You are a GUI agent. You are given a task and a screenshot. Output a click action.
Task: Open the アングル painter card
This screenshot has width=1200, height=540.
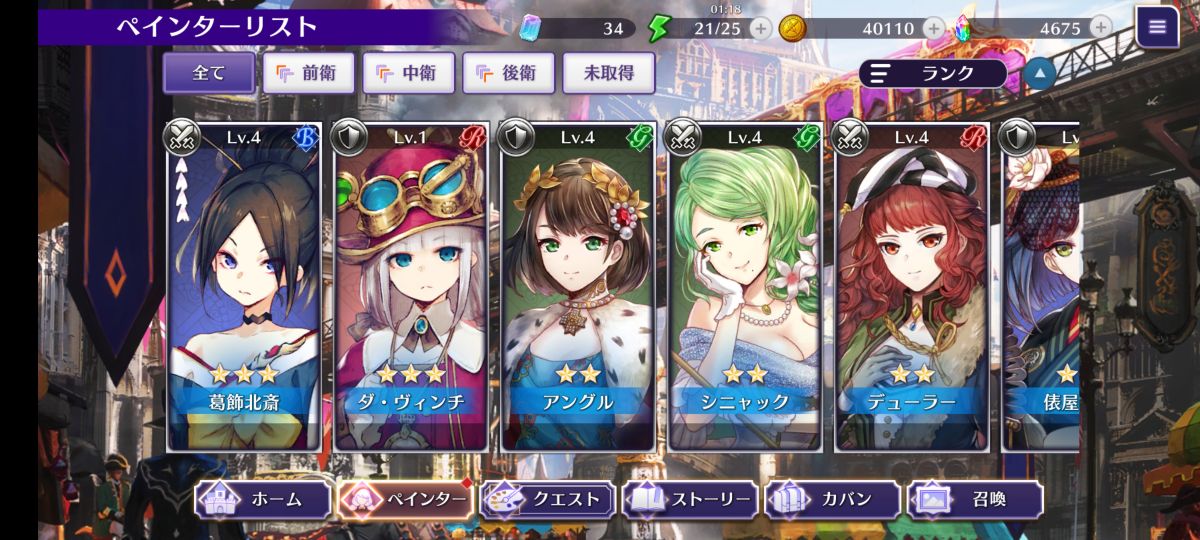pos(578,286)
